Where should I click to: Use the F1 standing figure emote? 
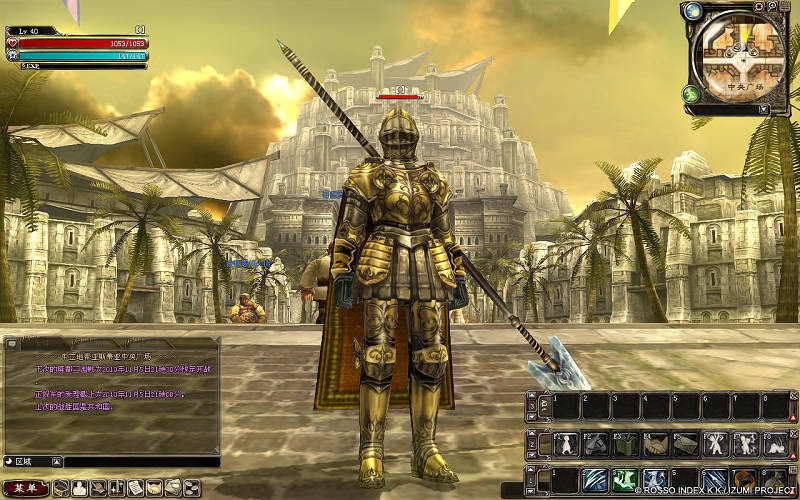567,444
